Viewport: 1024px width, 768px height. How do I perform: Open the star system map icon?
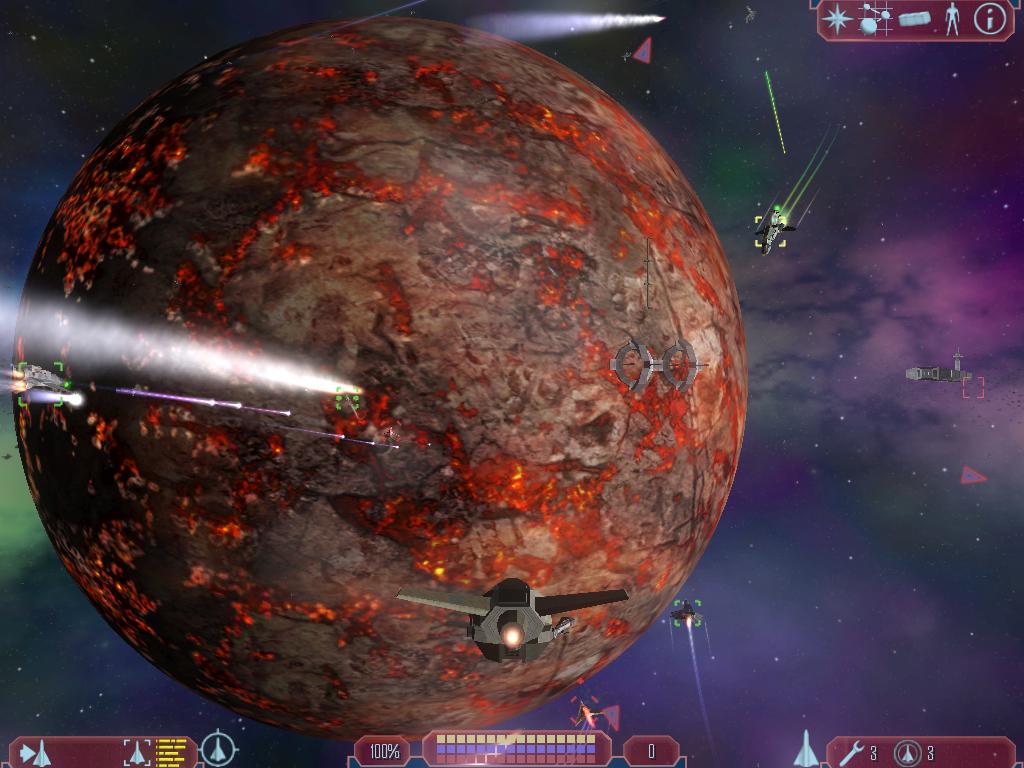tap(875, 19)
